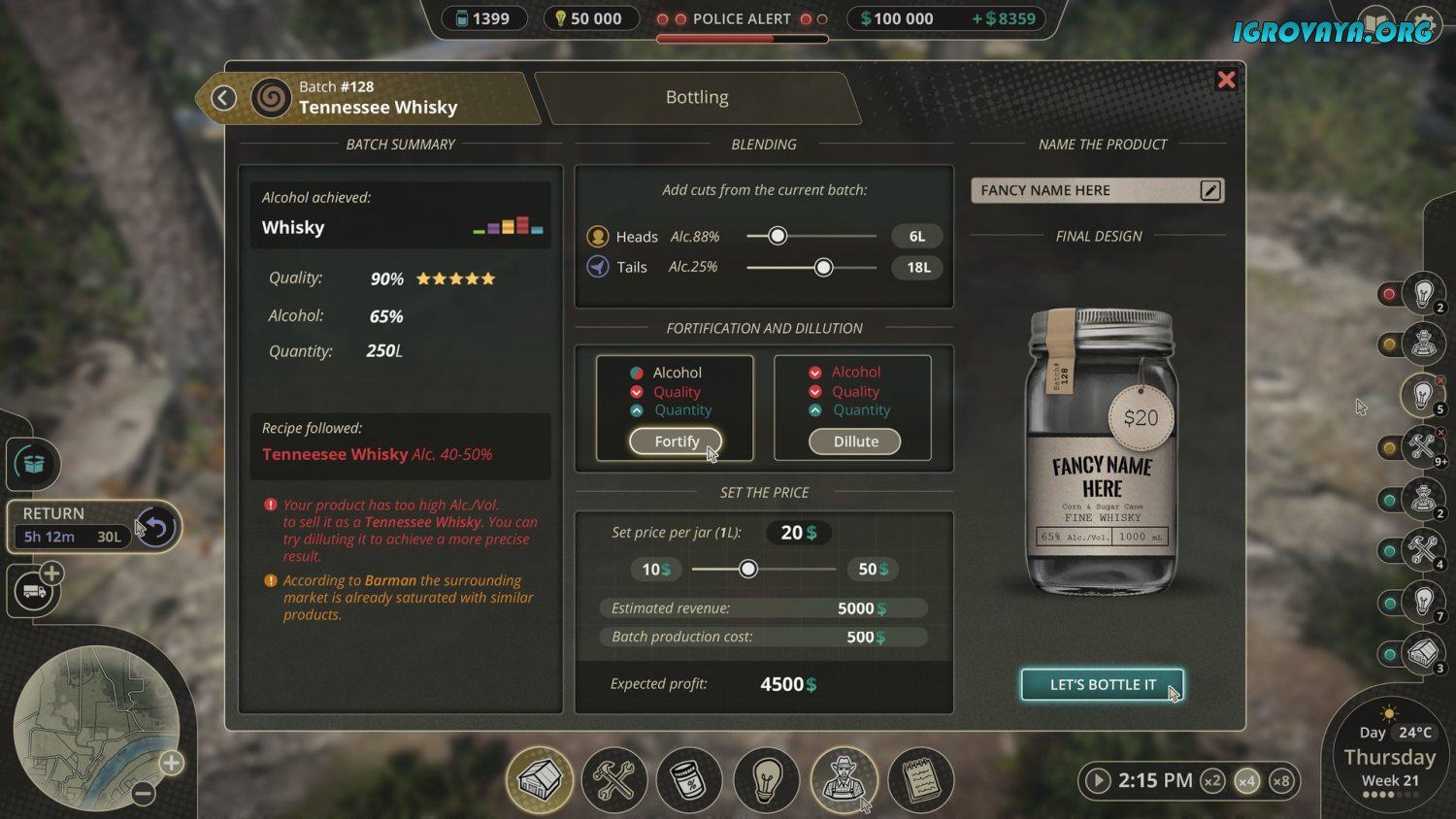Adjust the Tails cut slider handle
This screenshot has width=1456, height=819.
tap(823, 268)
